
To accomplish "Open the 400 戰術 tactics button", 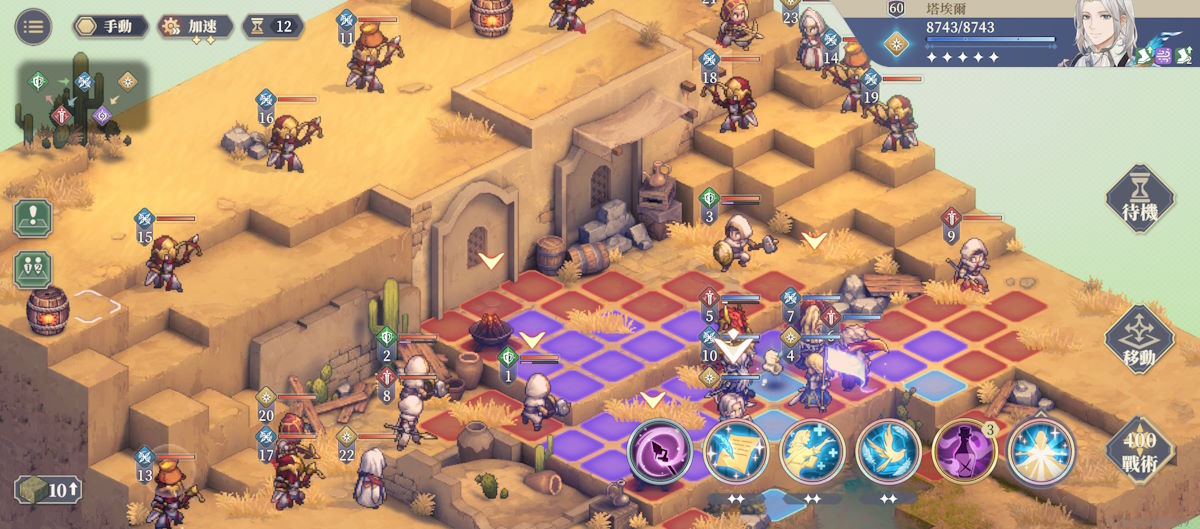I will click(1139, 453).
